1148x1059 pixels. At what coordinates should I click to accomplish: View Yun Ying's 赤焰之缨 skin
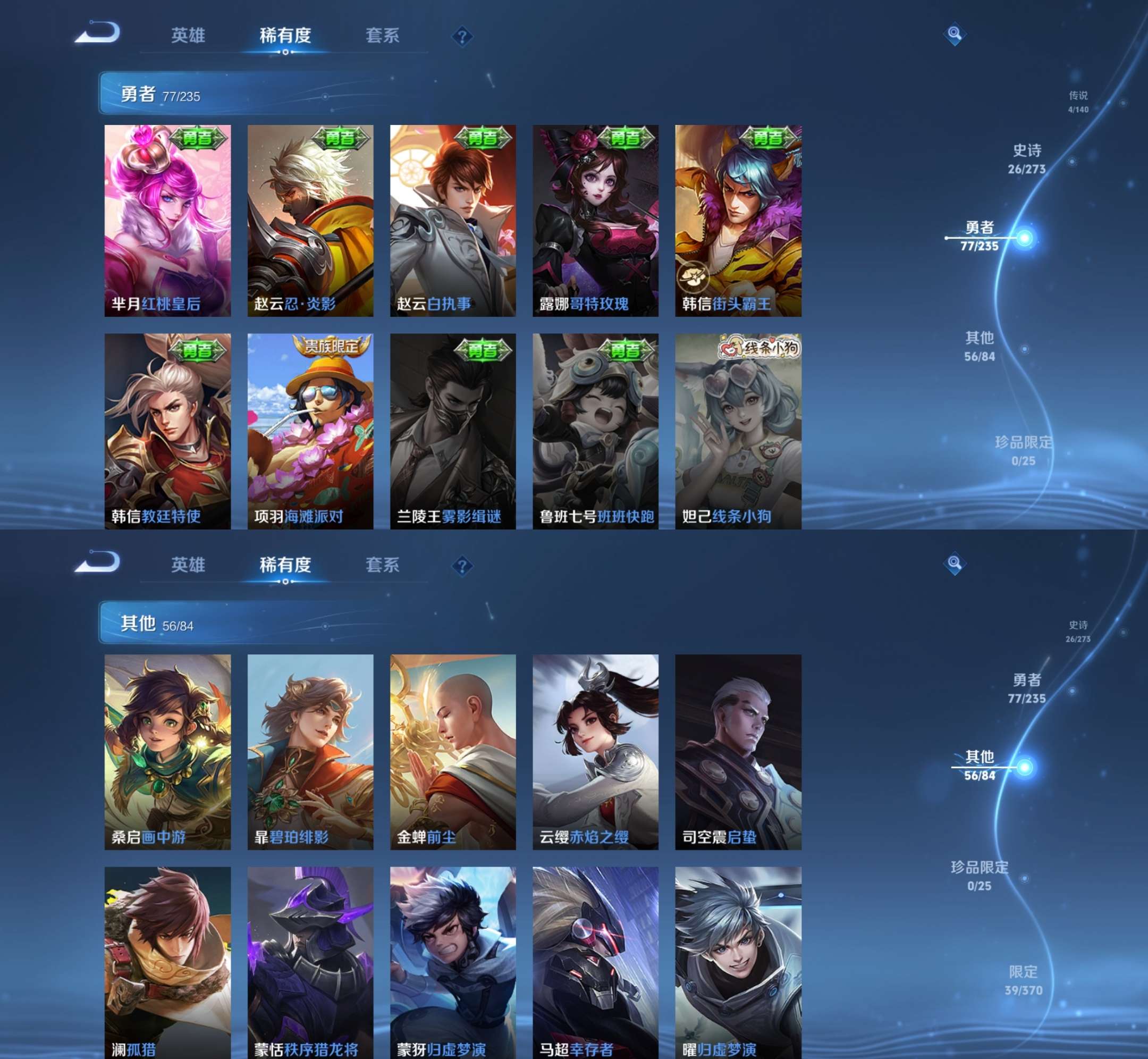pyautogui.click(x=595, y=751)
